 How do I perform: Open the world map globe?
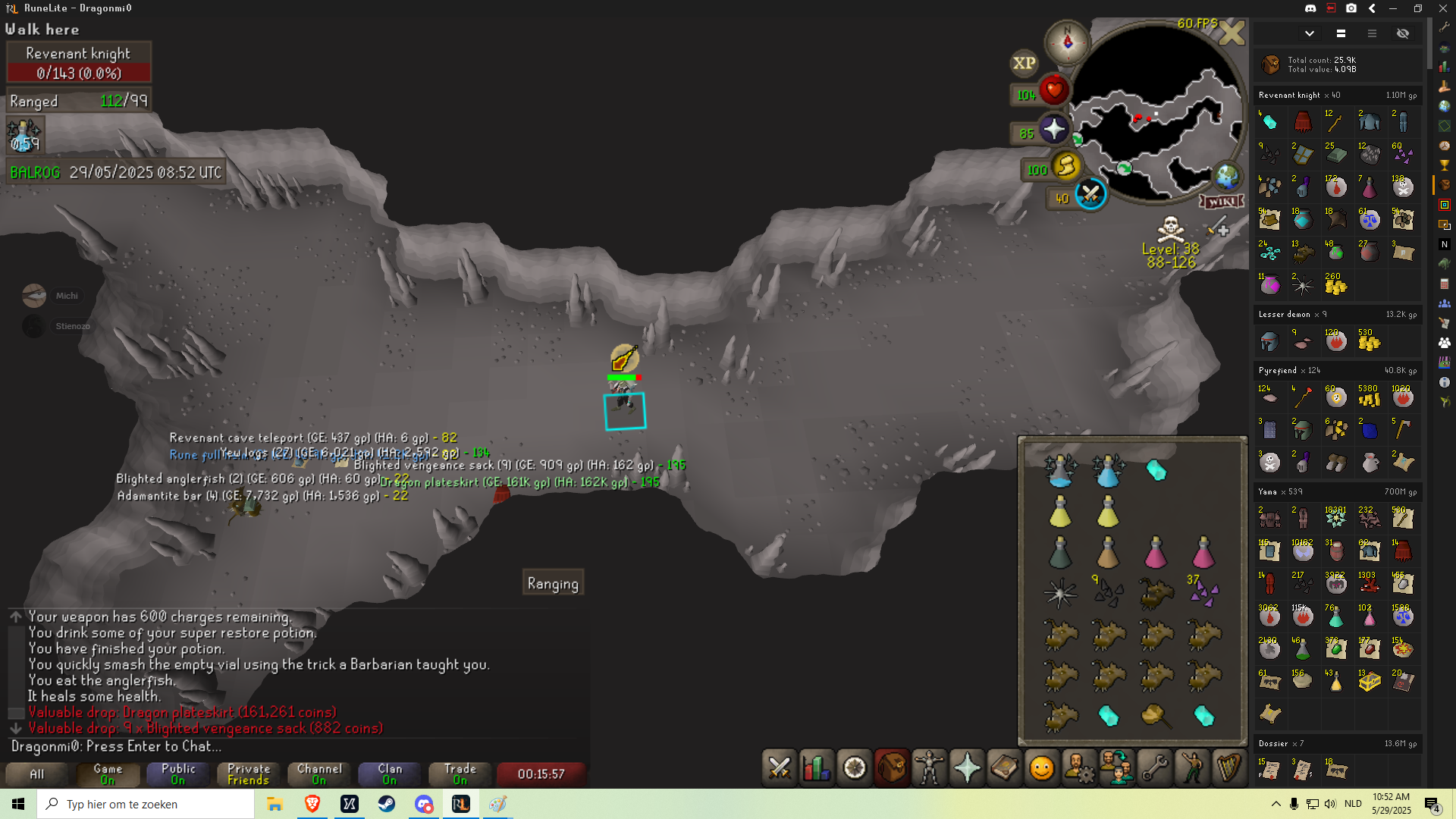1226,177
